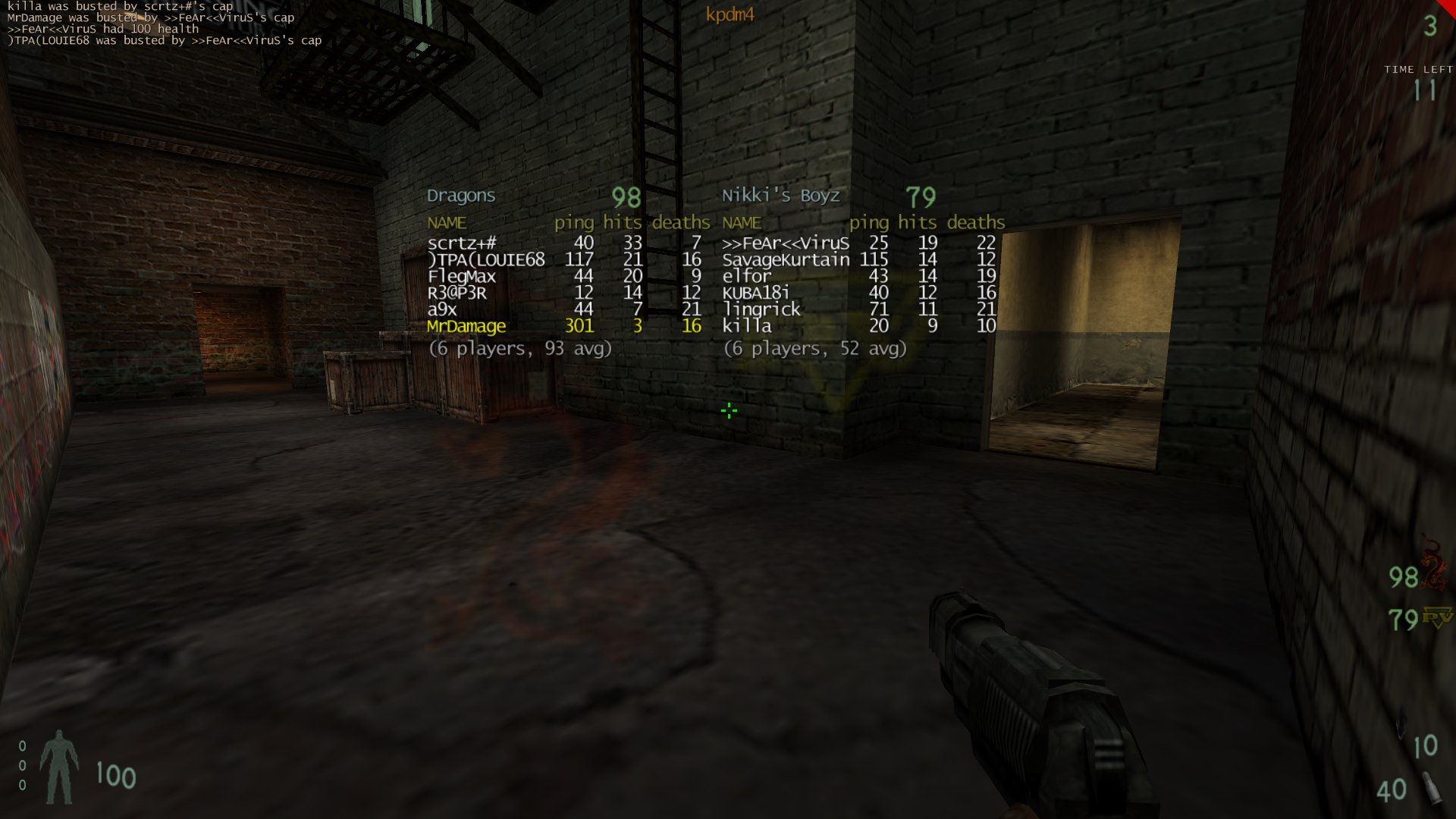Select player scrtz+# in the scoreboard
Viewport: 1456px width, 819px height.
point(462,243)
